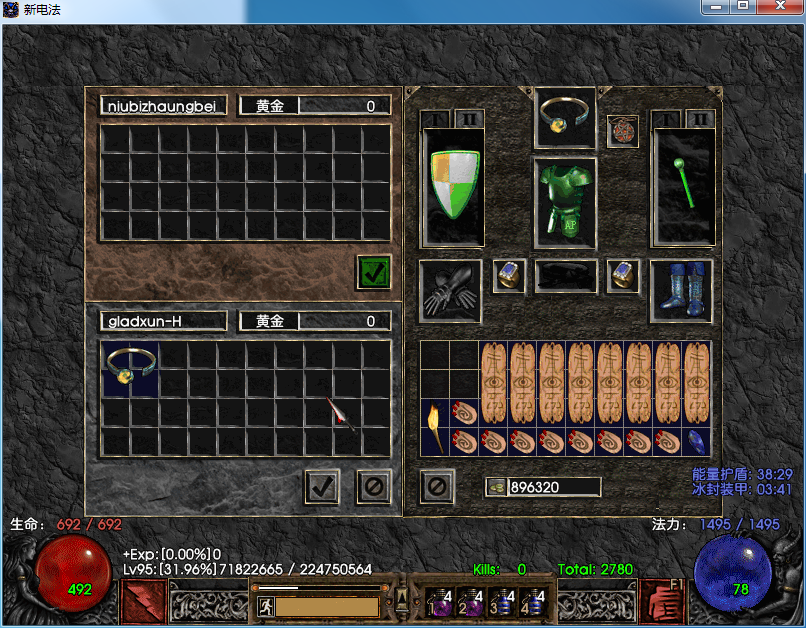Accept the trade with the checkmark button
The width and height of the screenshot is (806, 628).
click(322, 487)
